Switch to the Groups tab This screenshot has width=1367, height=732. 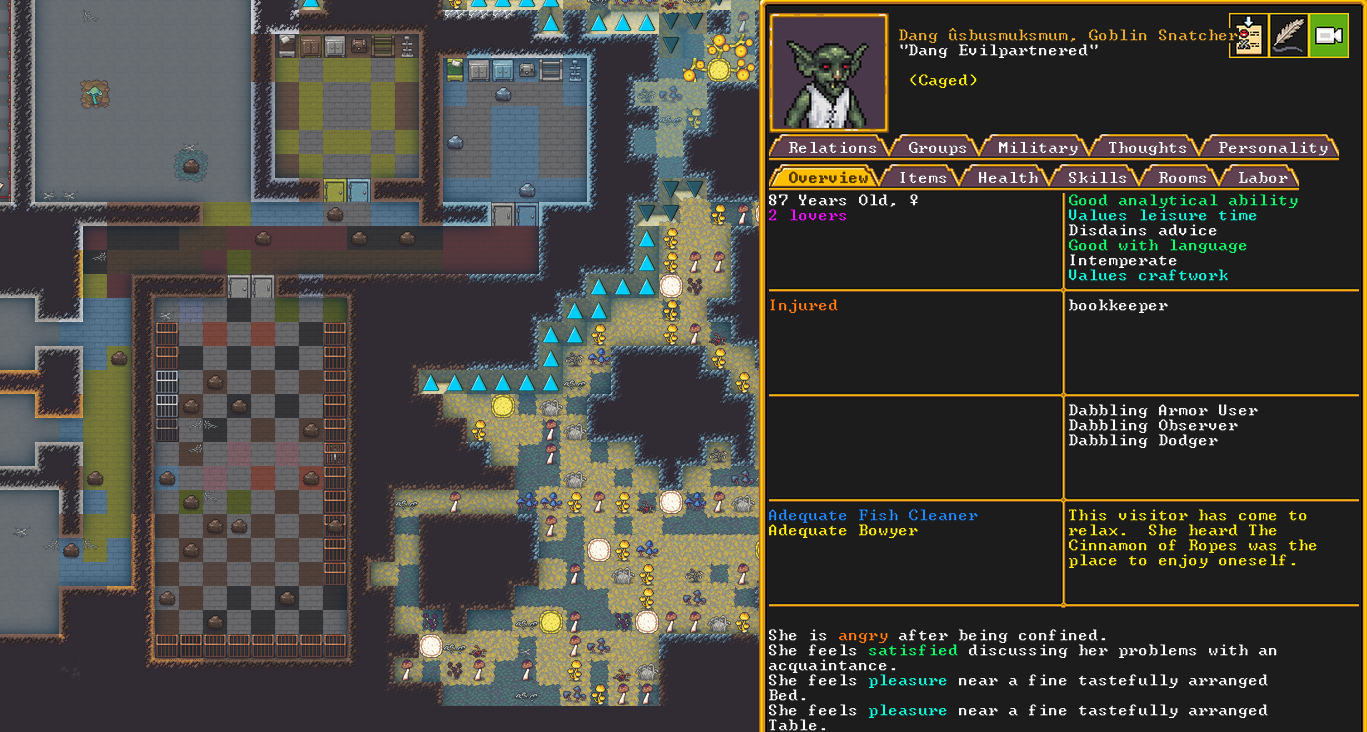(x=937, y=147)
